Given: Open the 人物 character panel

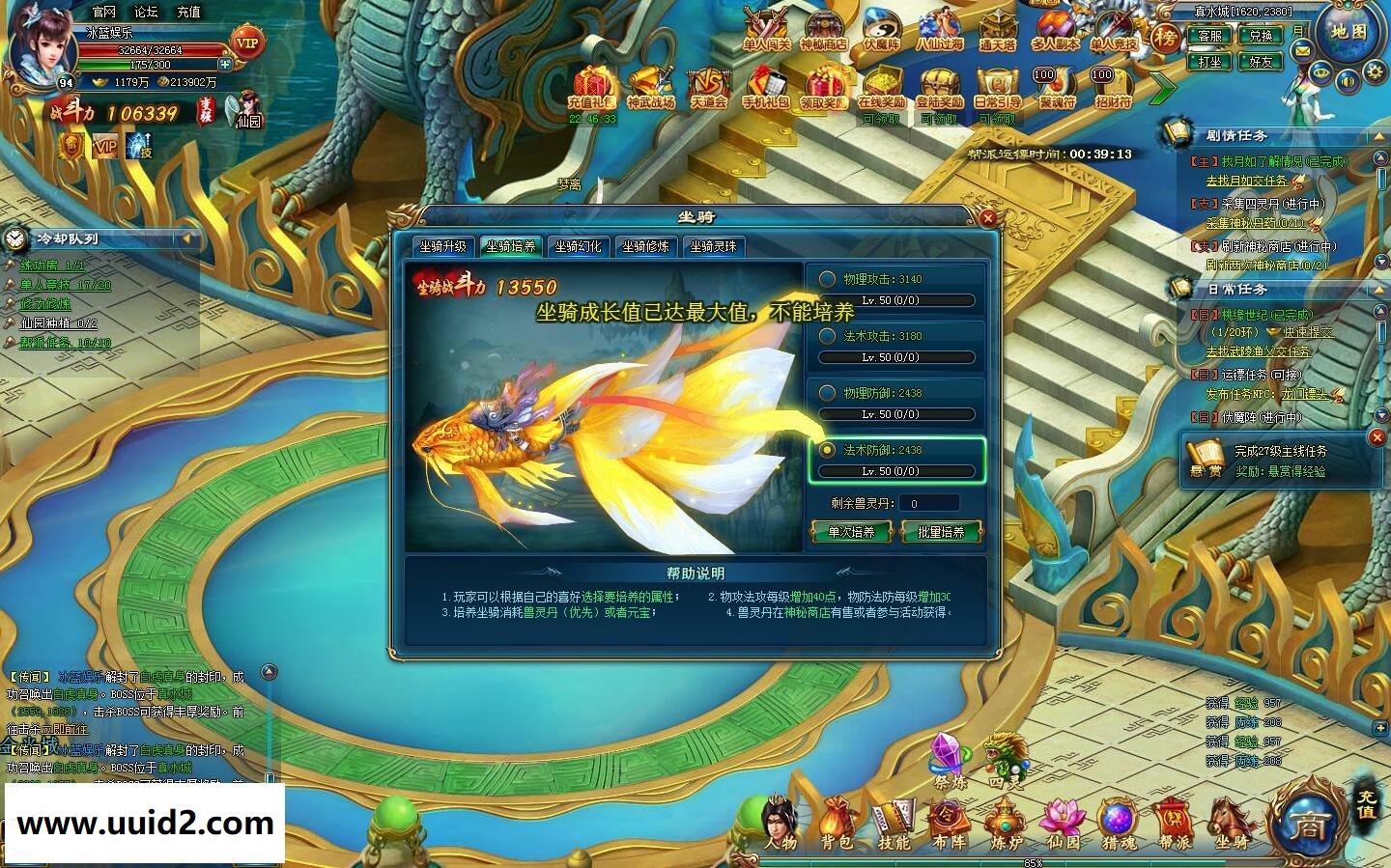Looking at the screenshot, I should [780, 826].
